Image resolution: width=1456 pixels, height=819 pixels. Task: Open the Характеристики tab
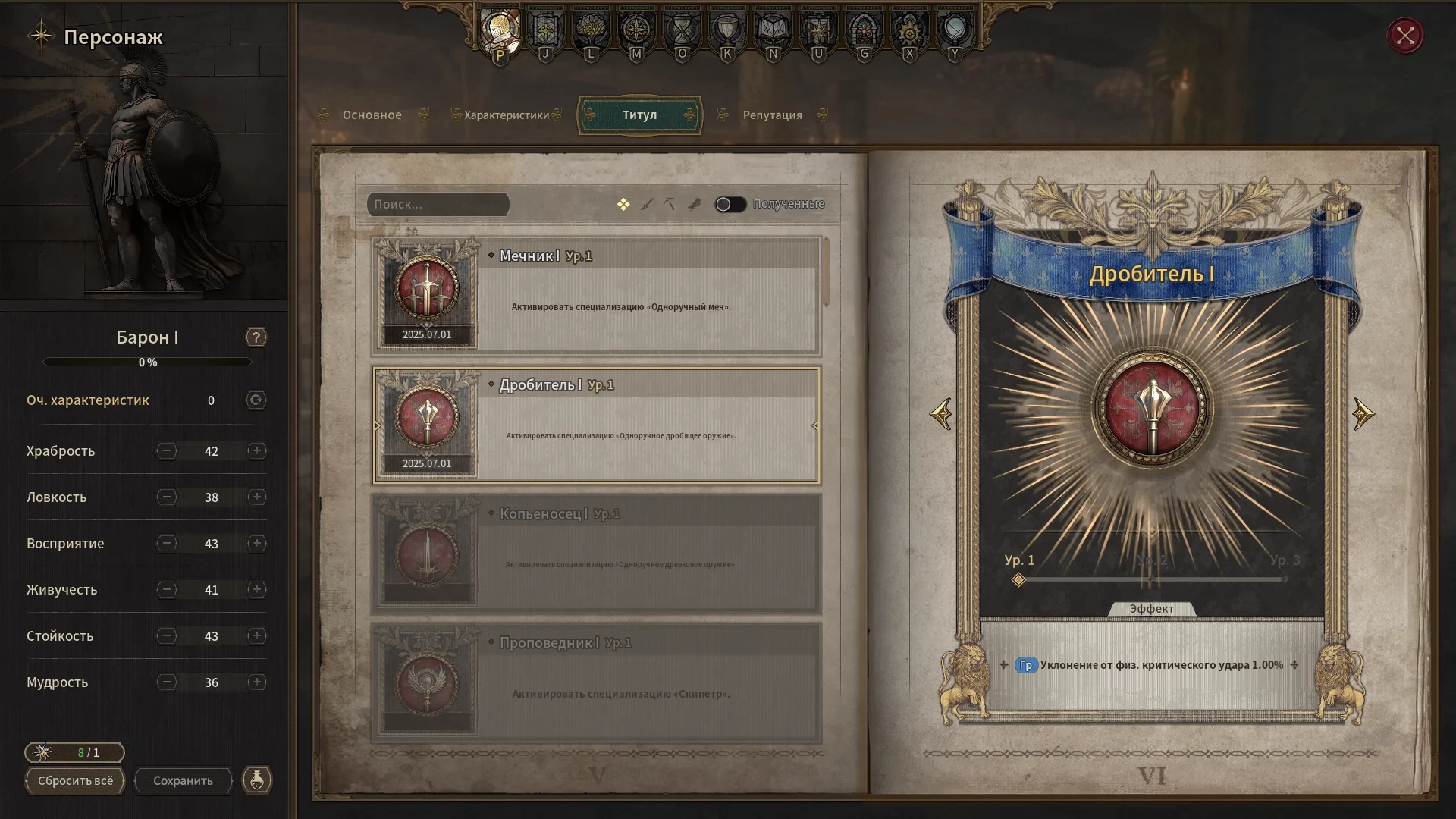point(506,115)
